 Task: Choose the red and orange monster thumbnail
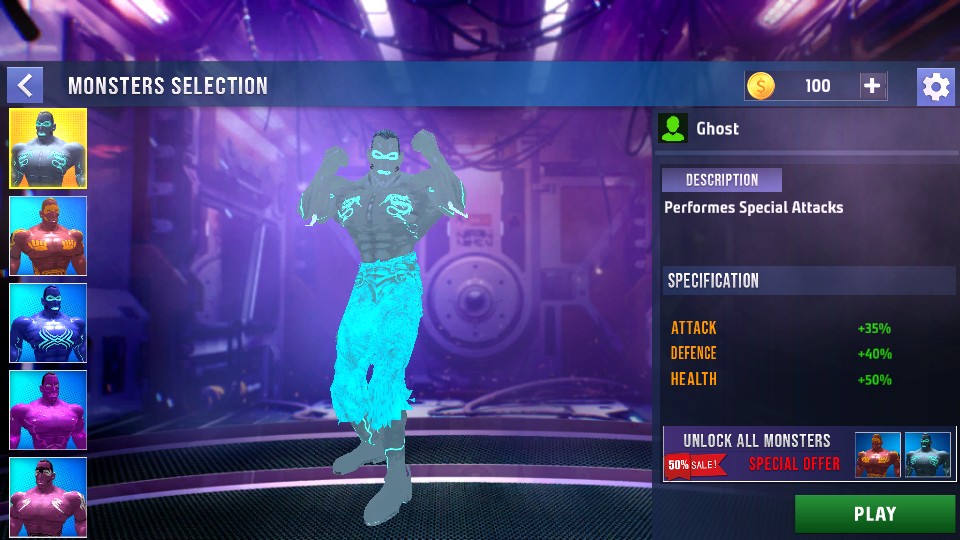[x=48, y=236]
